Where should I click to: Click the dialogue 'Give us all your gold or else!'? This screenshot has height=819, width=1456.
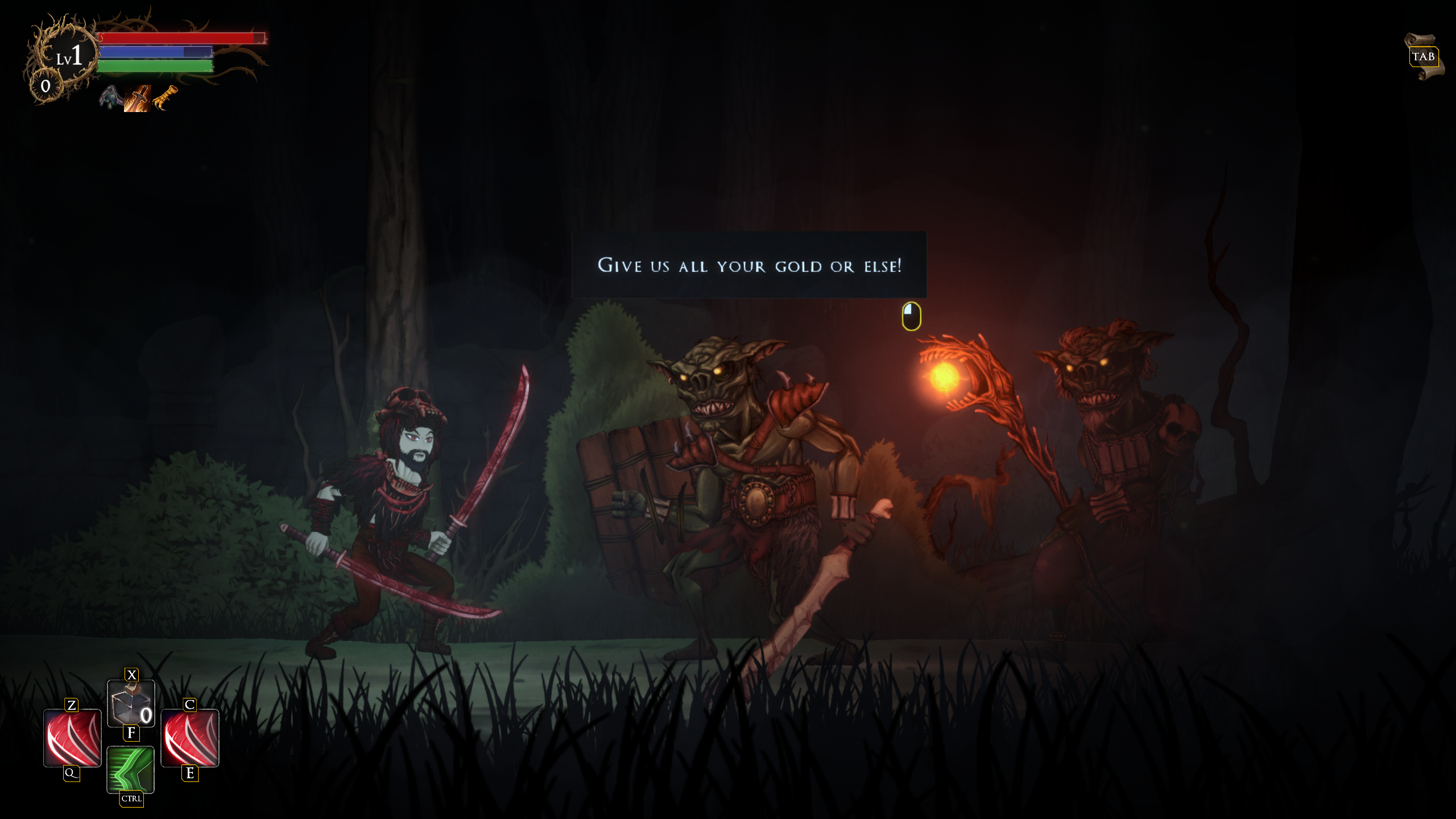[750, 266]
